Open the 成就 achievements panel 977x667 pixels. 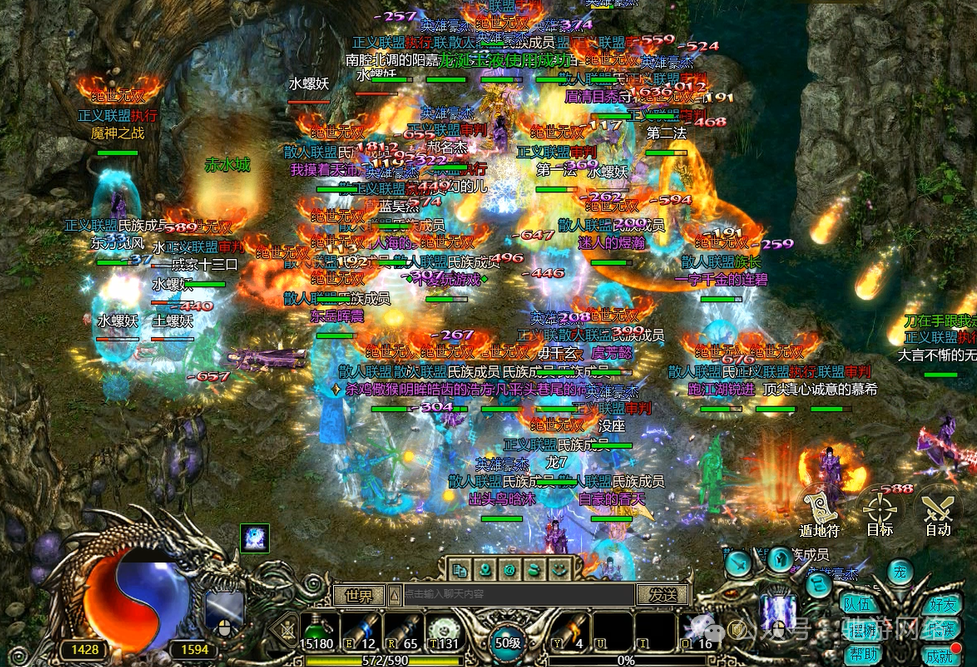[940, 656]
